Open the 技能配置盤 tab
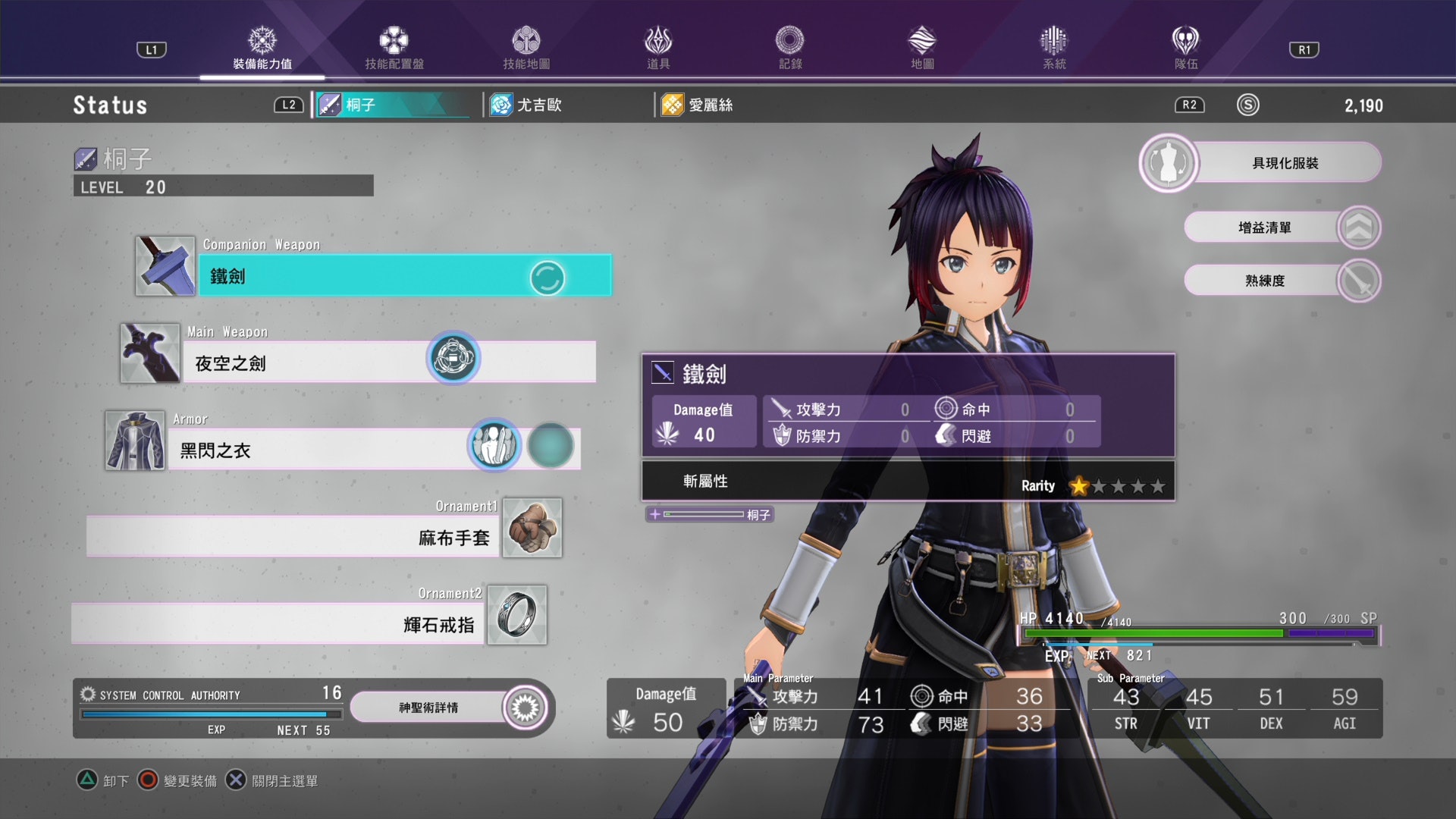 point(394,49)
